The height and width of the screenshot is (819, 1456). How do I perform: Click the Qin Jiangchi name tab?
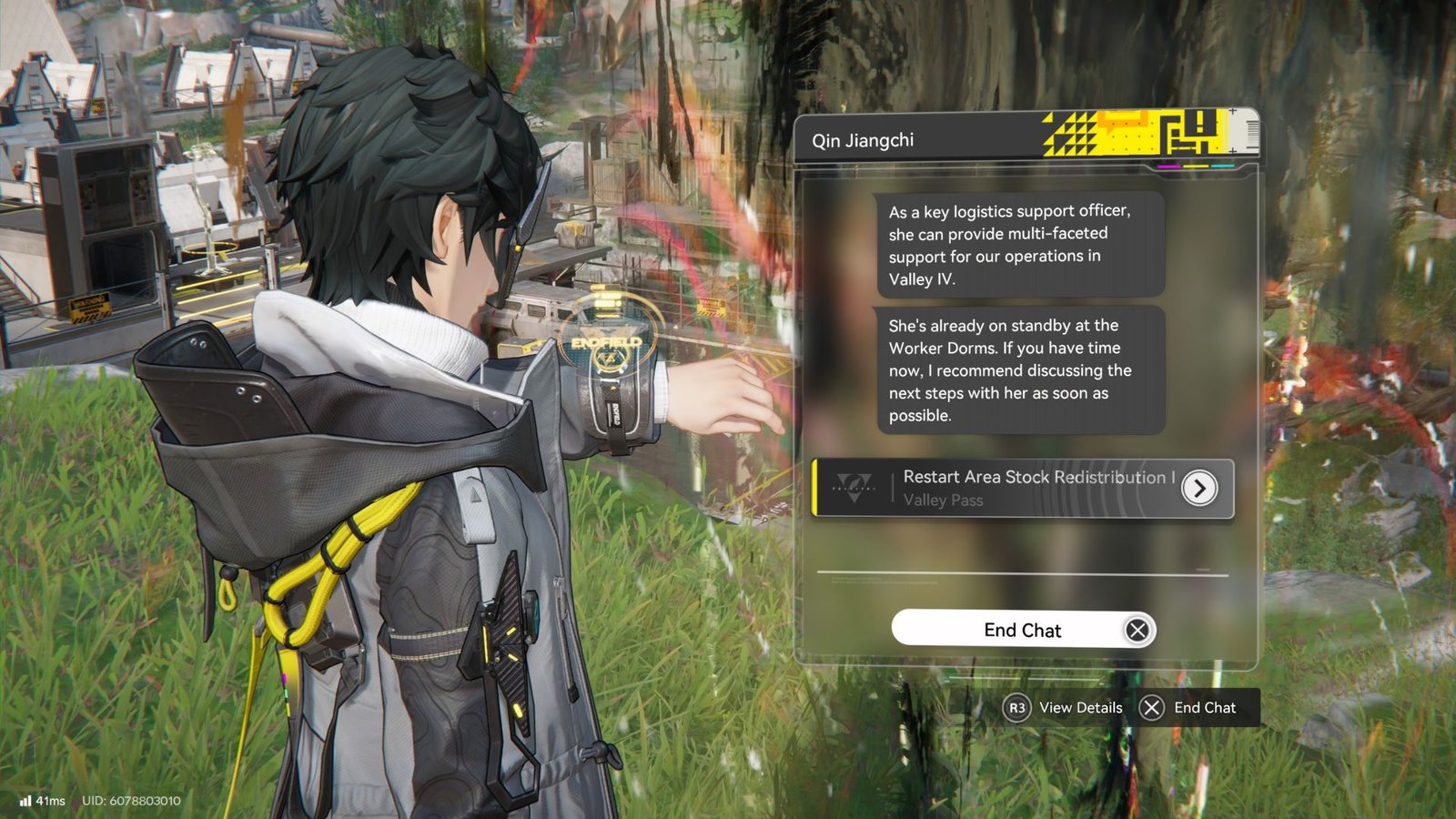(863, 141)
